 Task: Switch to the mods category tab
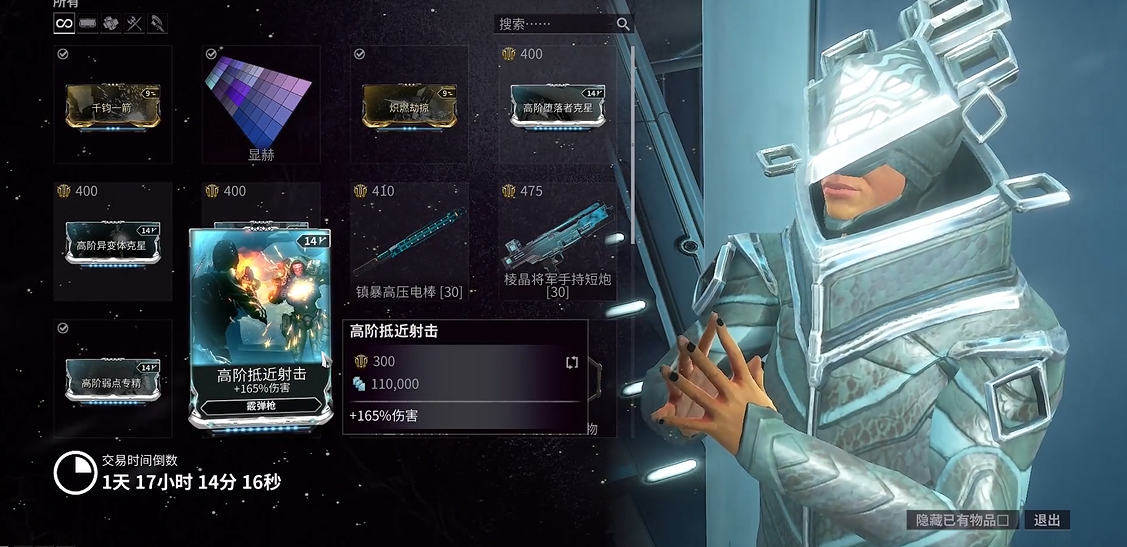pos(88,23)
